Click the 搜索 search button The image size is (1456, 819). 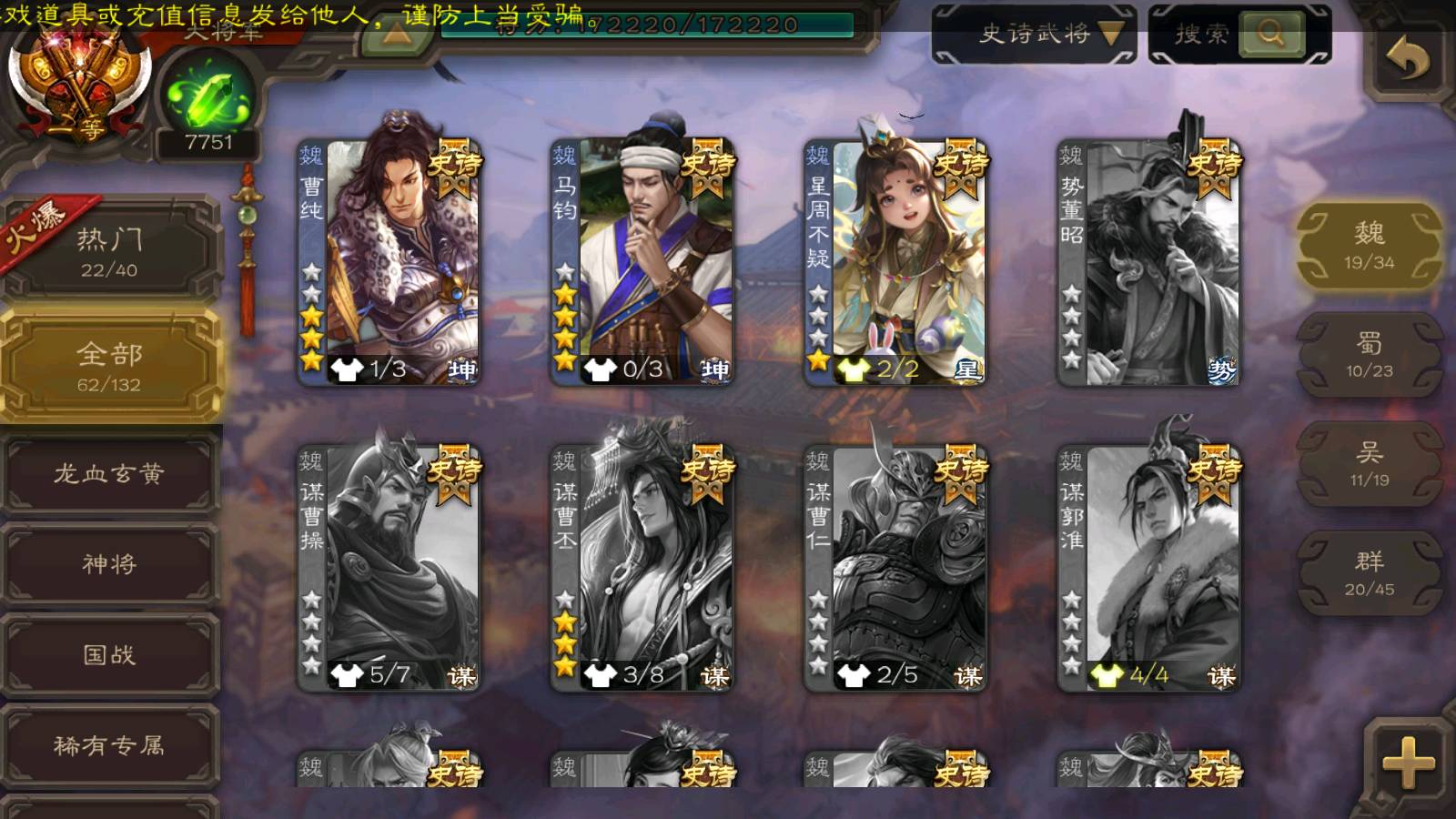click(1239, 35)
